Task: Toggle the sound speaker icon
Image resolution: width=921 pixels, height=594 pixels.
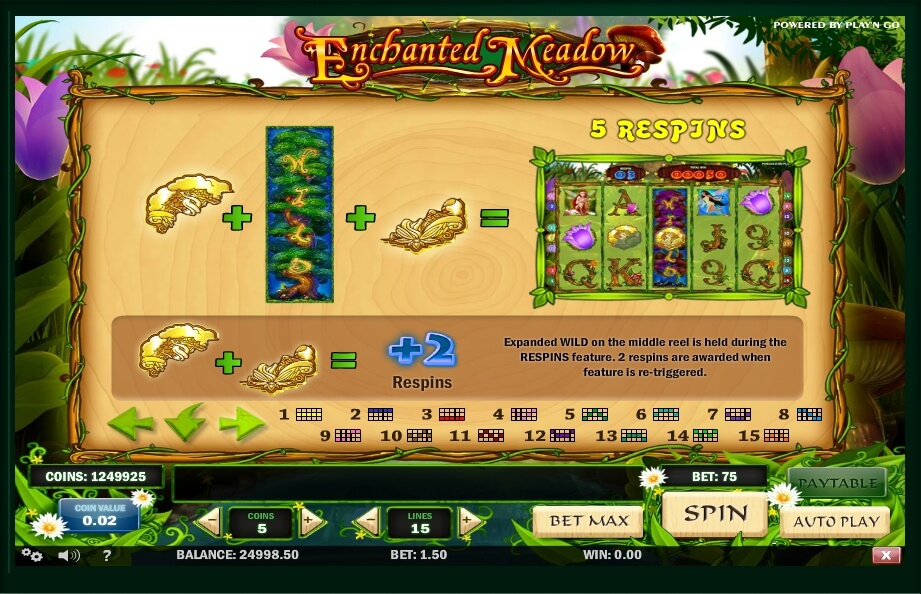Action: coord(68,555)
